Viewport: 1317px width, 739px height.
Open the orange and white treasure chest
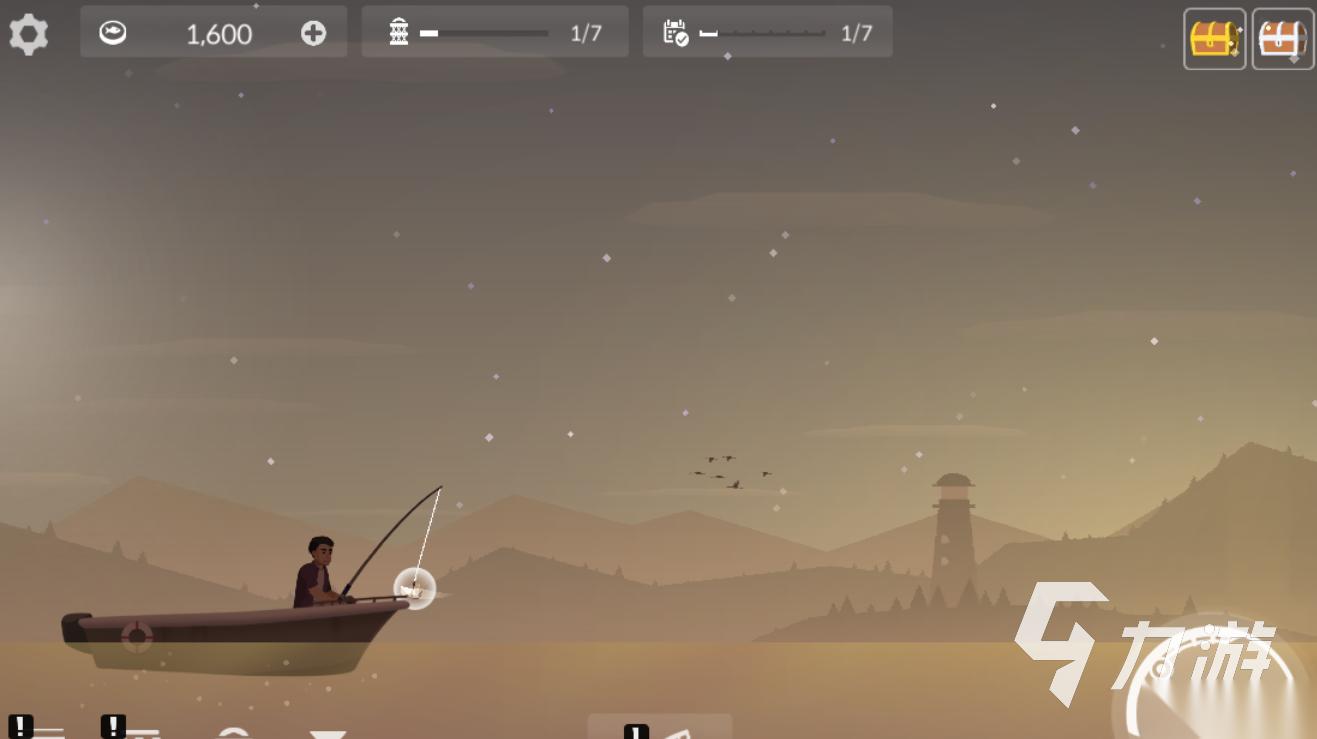[x=1283, y=39]
